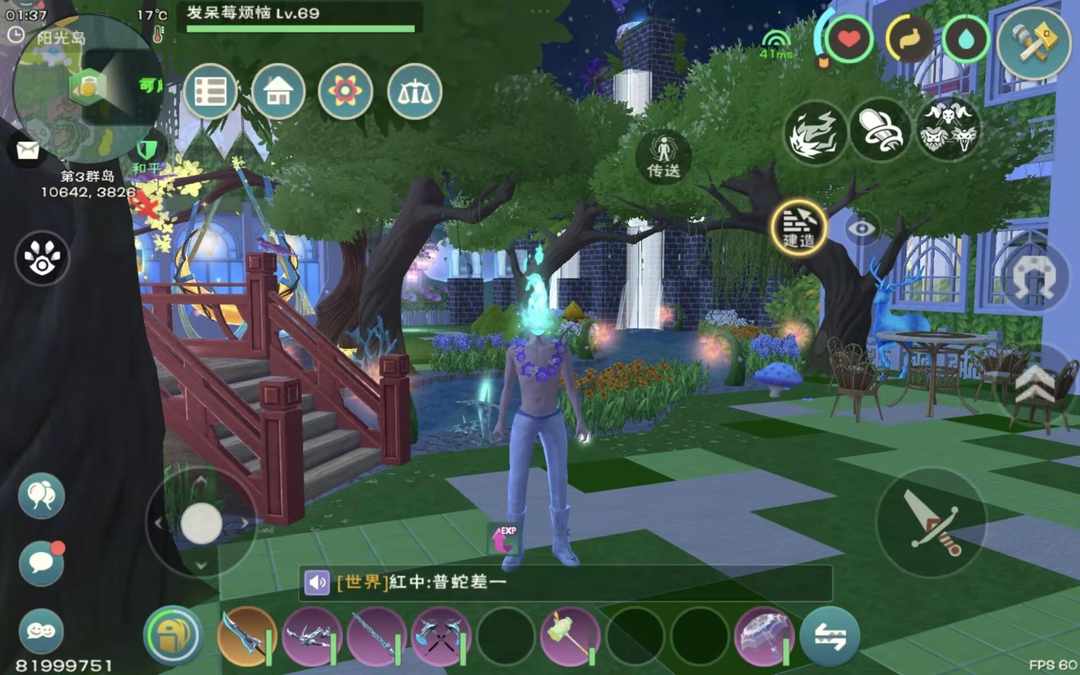Screen dimensions: 1080x675
Task: Open the list menu icon
Action: tap(210, 92)
